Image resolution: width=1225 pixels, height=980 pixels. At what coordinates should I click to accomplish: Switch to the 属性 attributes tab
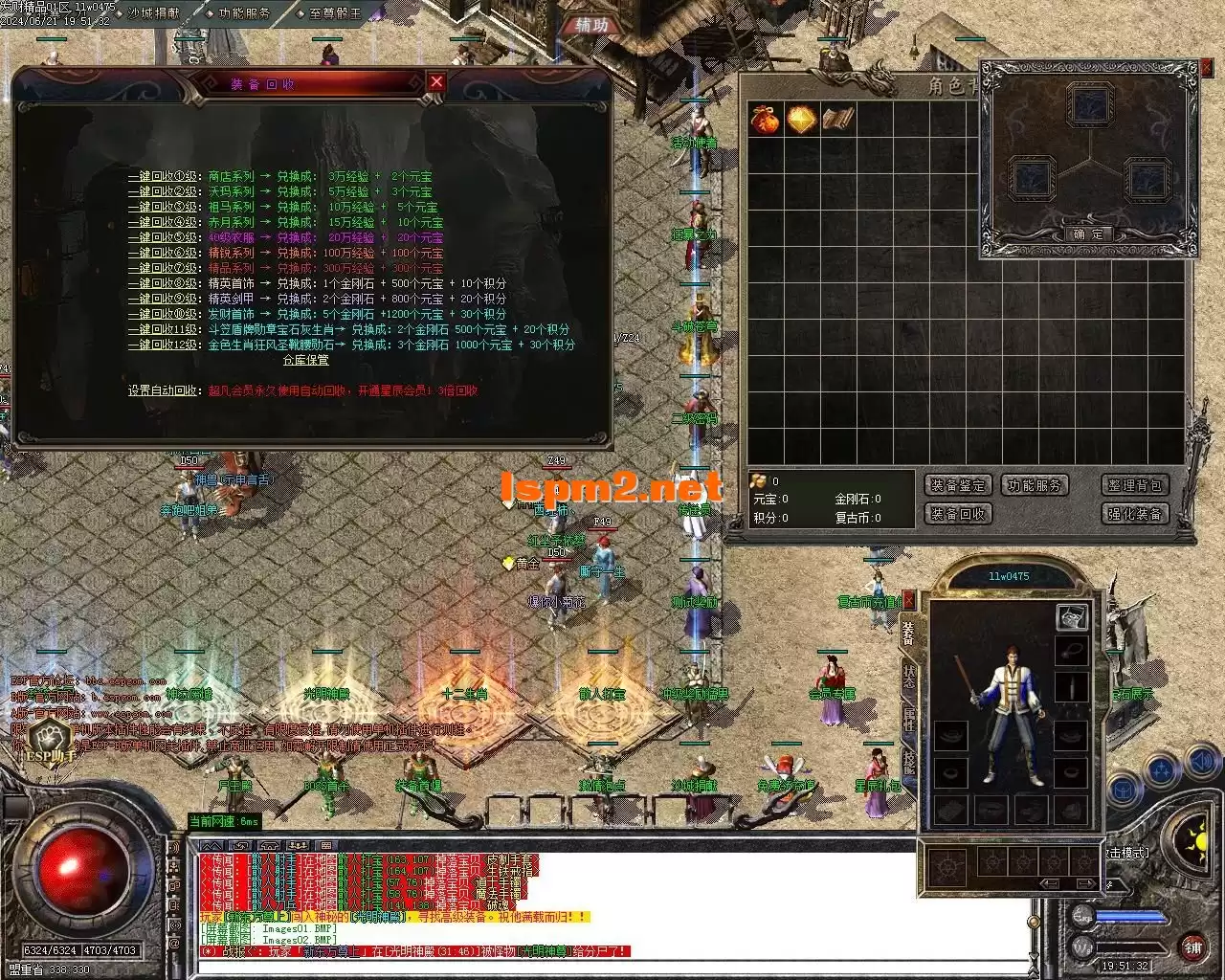[x=908, y=720]
